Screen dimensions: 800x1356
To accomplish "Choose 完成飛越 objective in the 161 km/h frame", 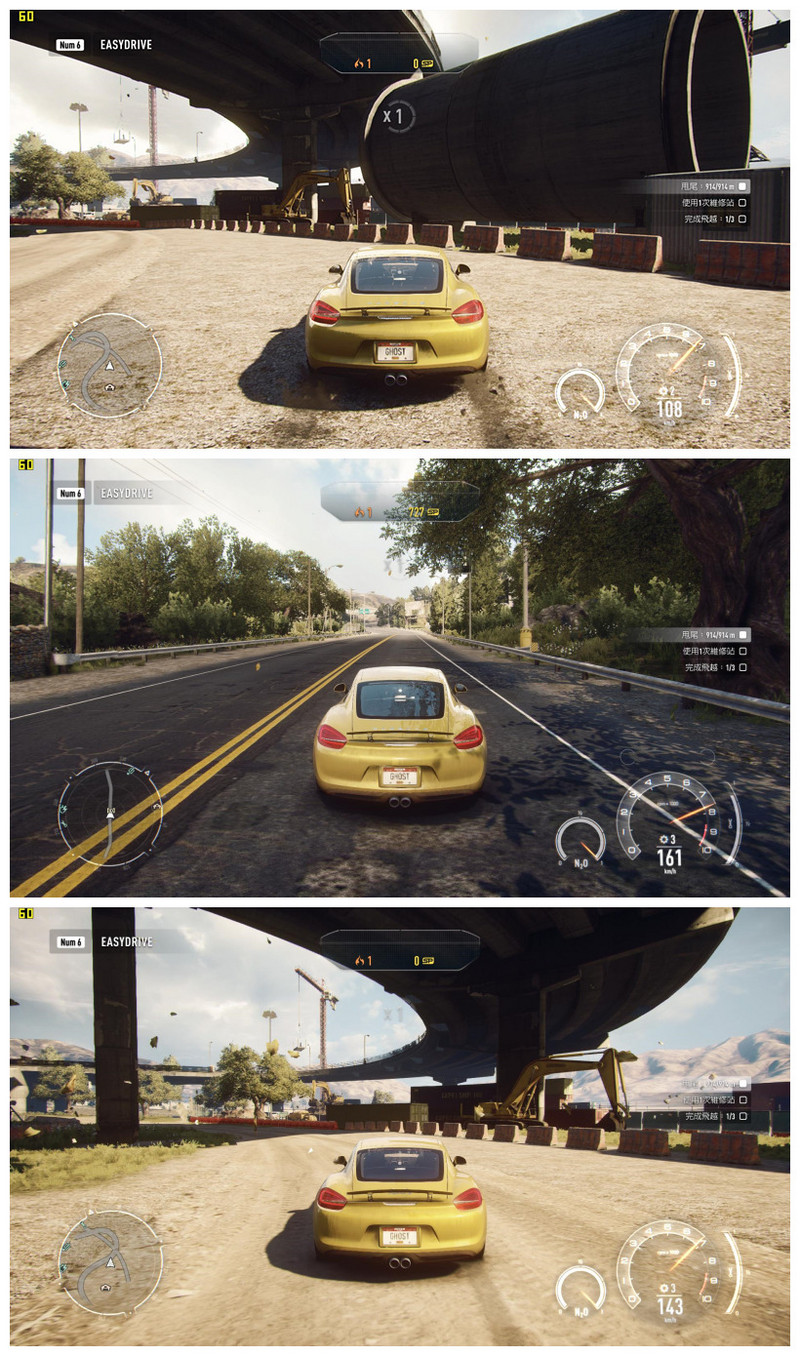I will click(714, 667).
